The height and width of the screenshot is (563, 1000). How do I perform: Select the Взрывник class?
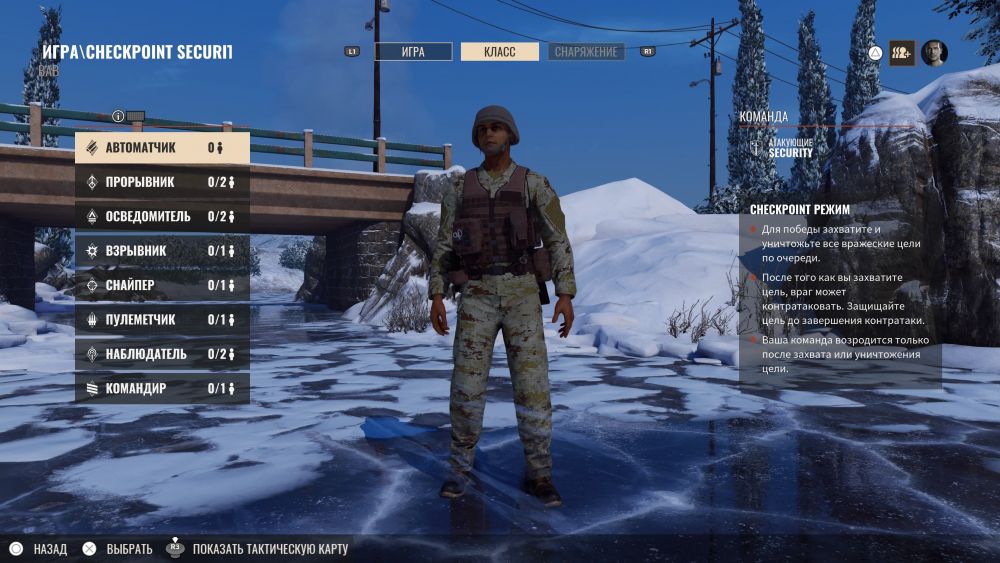pyautogui.click(x=162, y=251)
